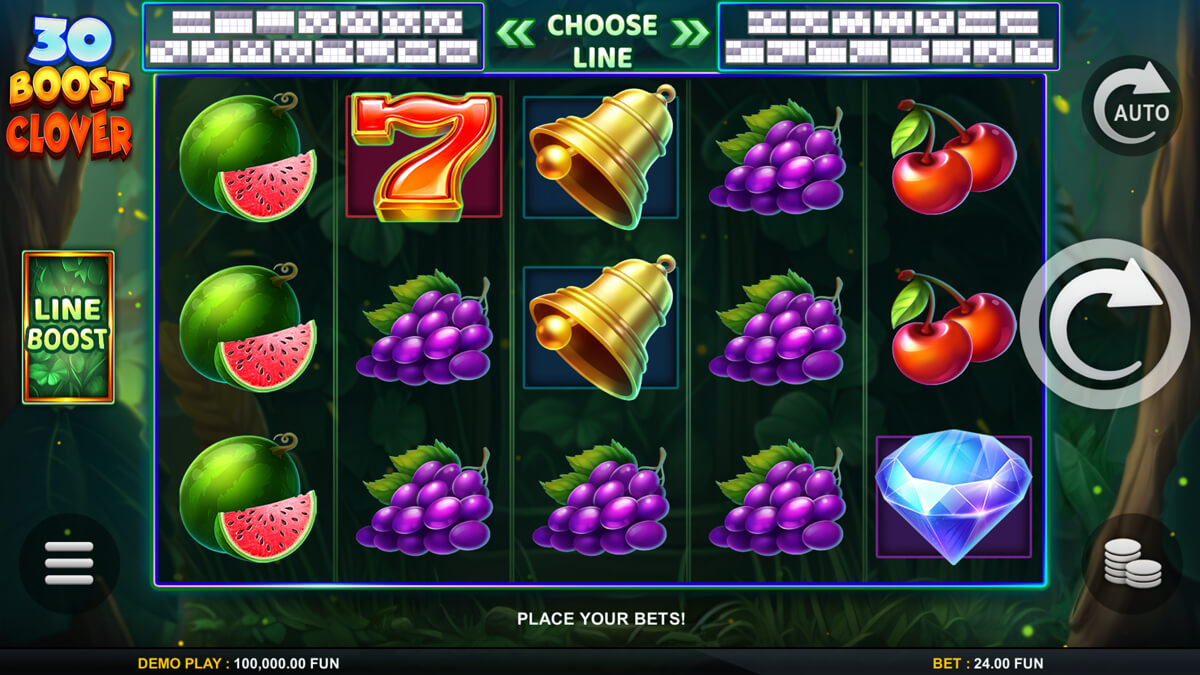Screen dimensions: 1200x675
Task: Activate the Line Boost feature
Action: coord(68,327)
